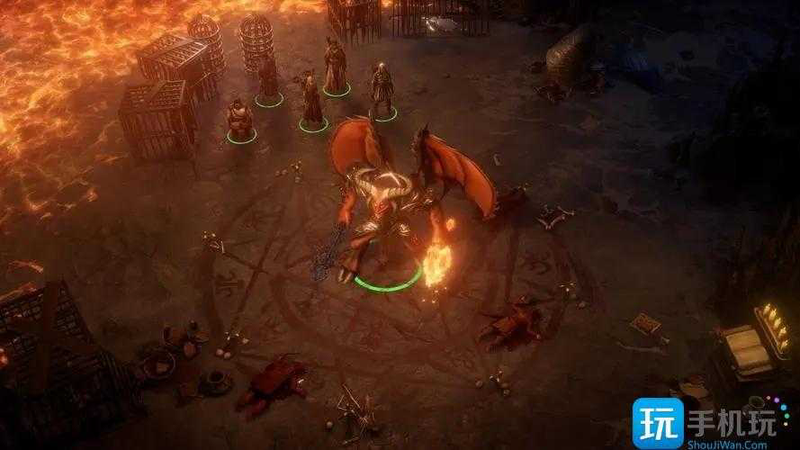Select the winged demon with the green ring
Image resolution: width=800 pixels, height=450 pixels.
coord(385,210)
